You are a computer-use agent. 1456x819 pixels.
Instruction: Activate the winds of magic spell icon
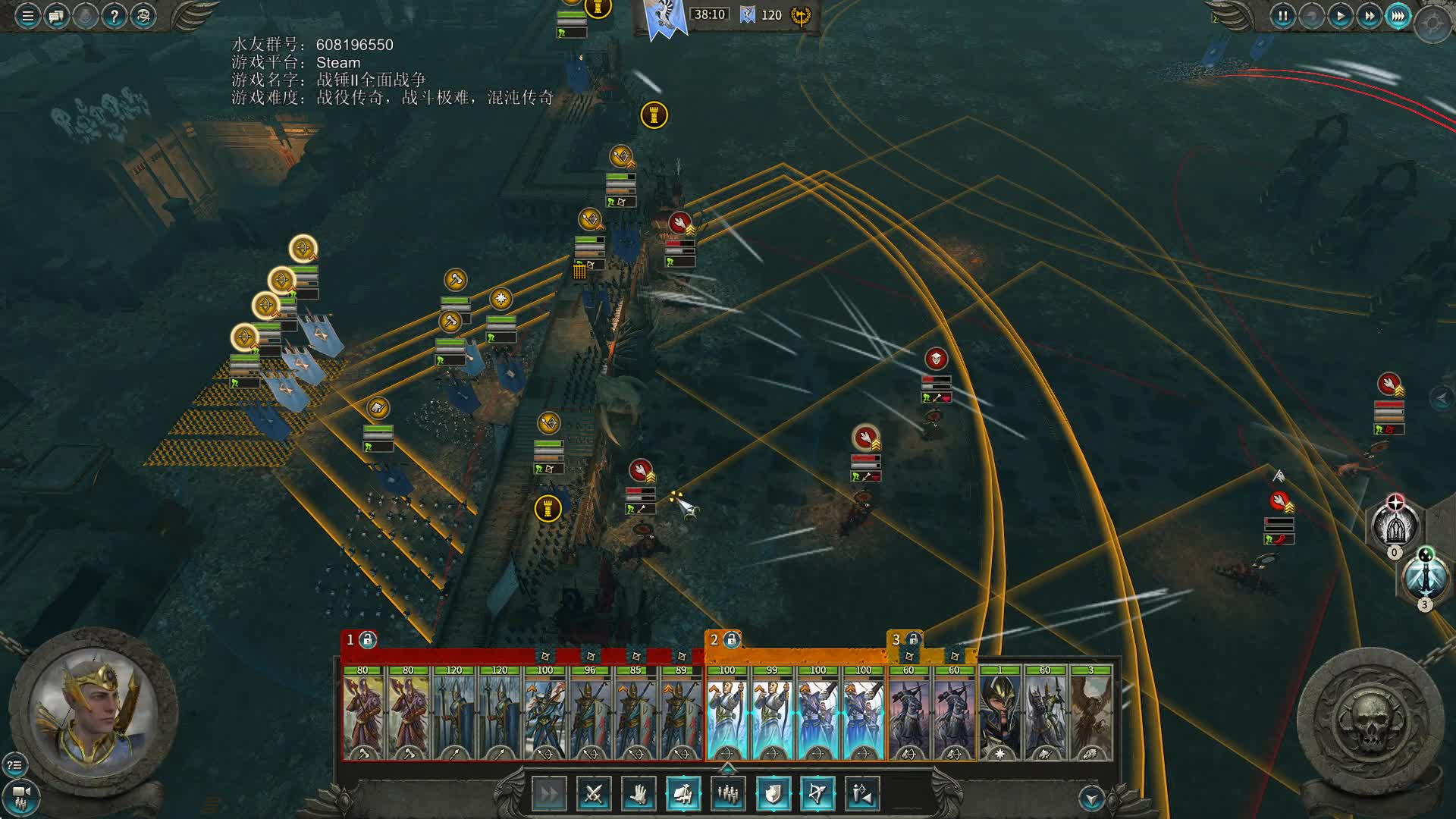1425,578
